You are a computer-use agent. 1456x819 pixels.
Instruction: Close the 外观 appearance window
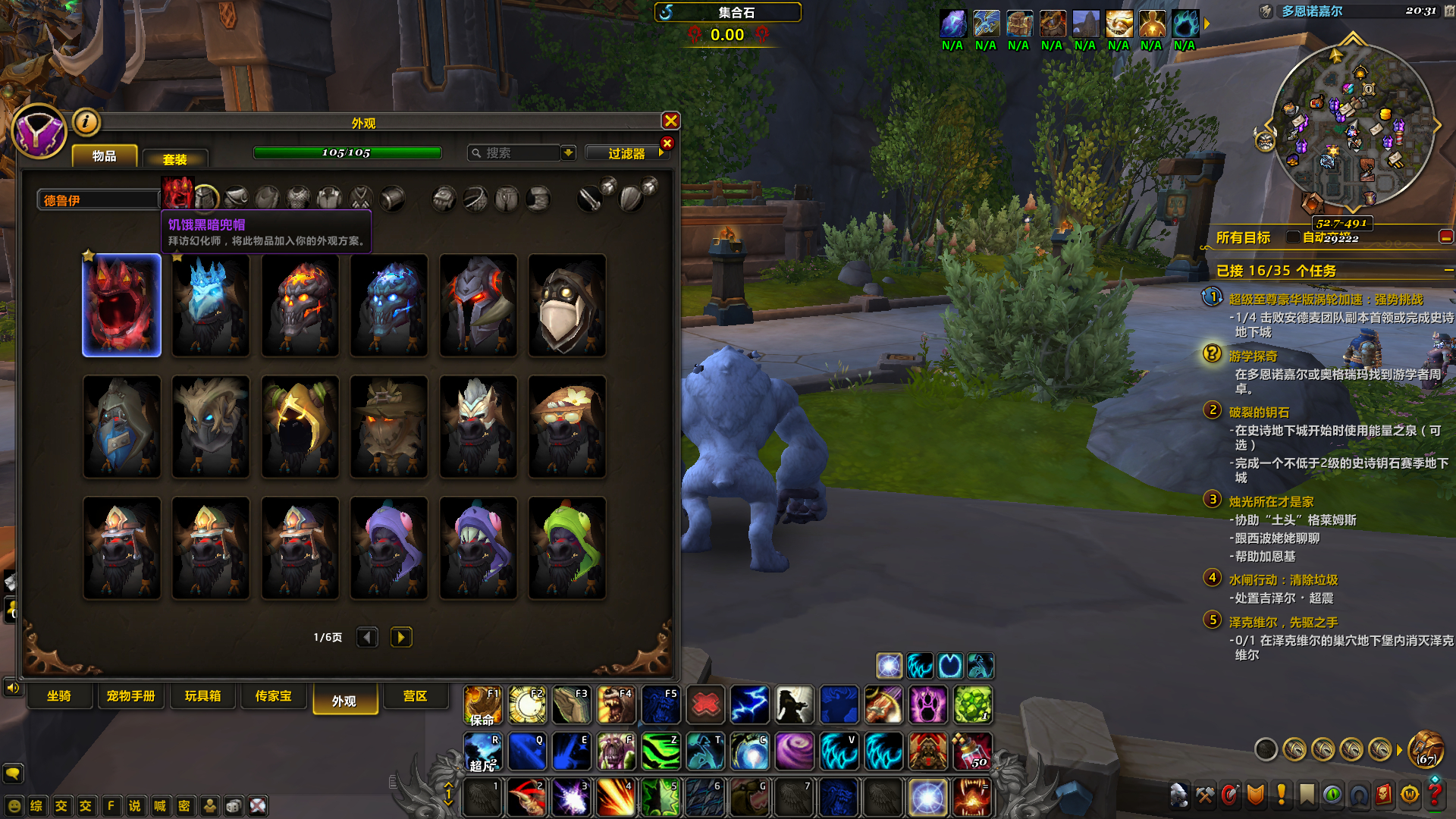(670, 121)
